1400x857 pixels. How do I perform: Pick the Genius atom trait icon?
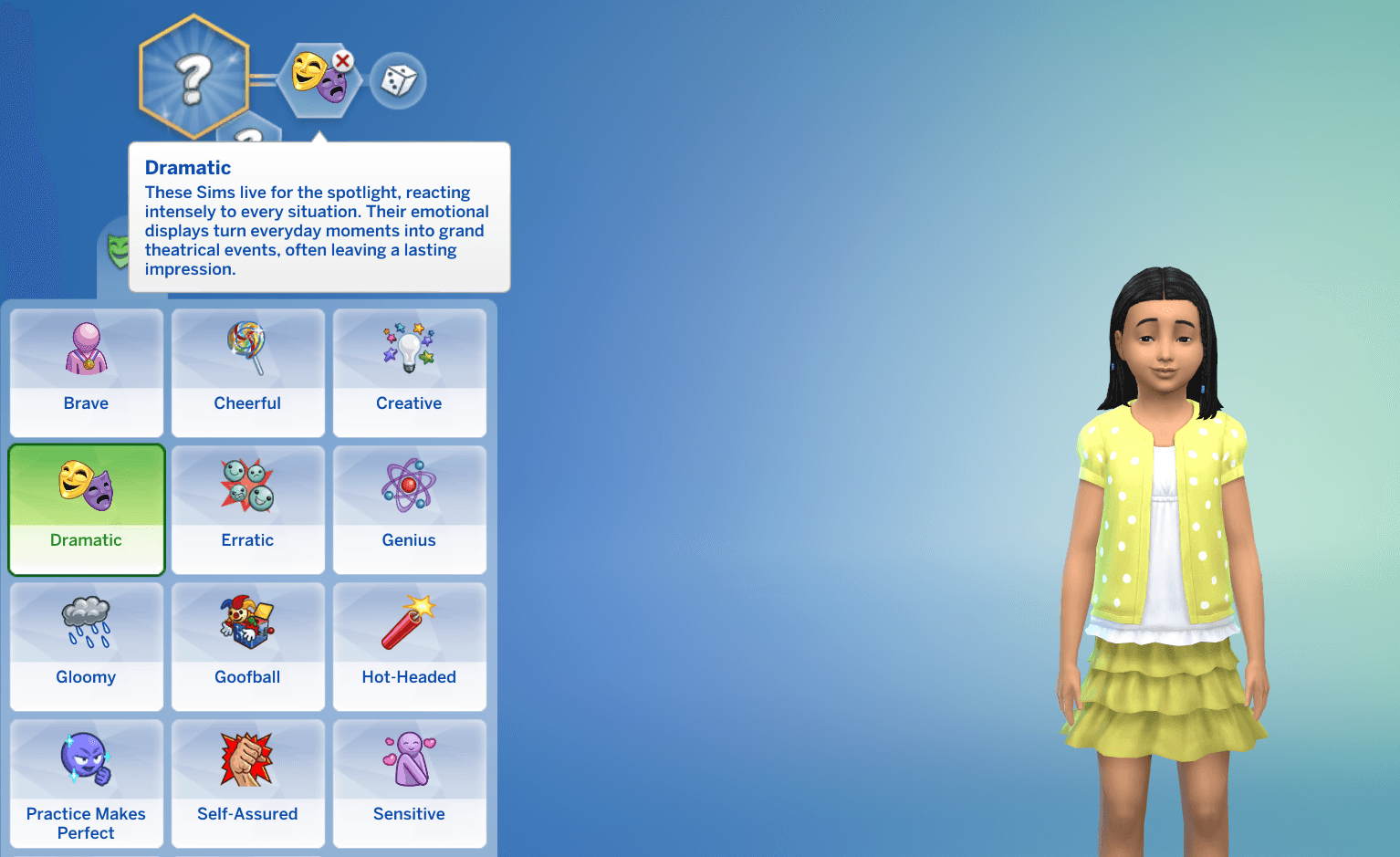coord(409,486)
